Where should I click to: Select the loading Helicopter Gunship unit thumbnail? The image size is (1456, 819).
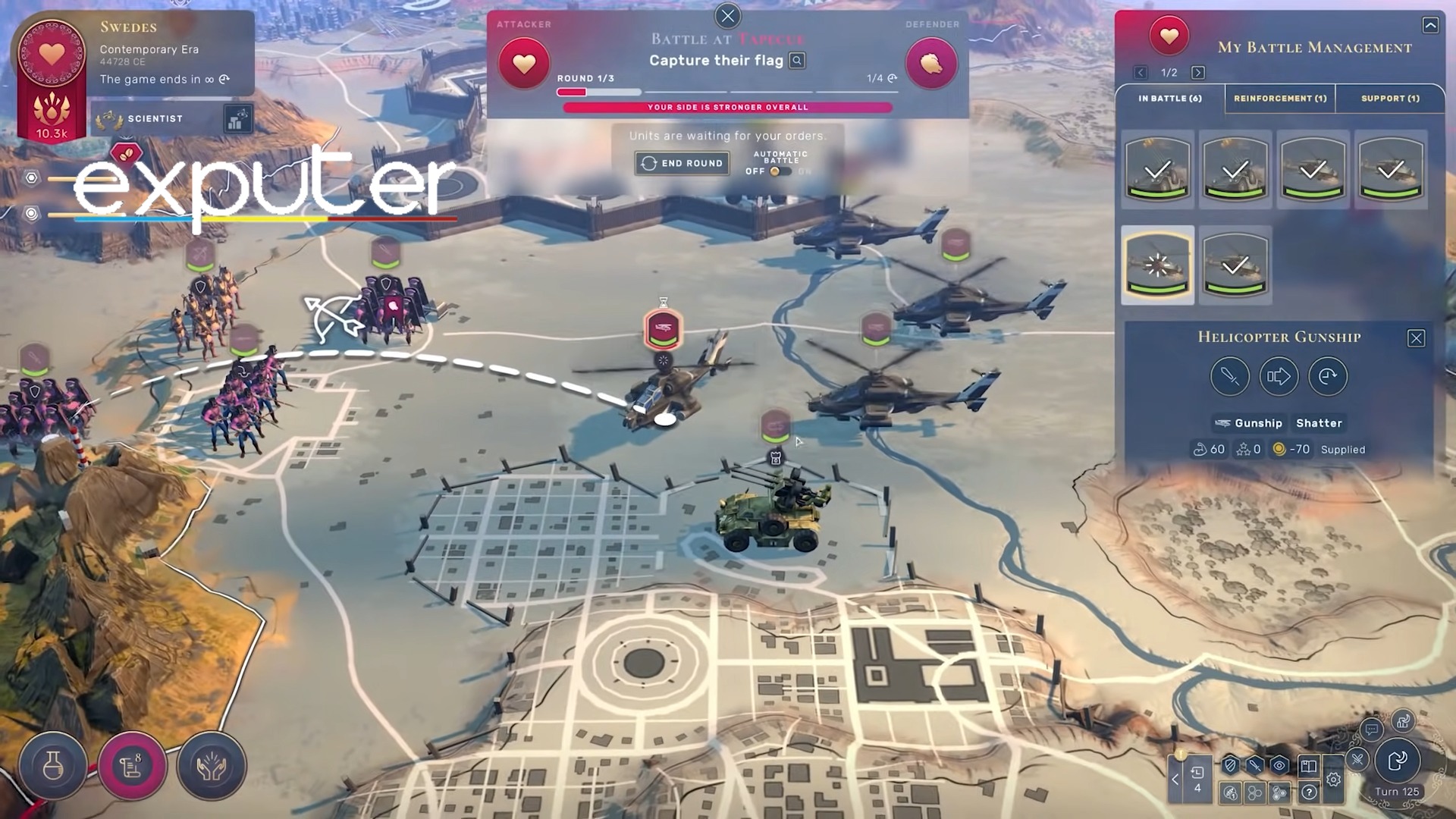coord(1157,265)
